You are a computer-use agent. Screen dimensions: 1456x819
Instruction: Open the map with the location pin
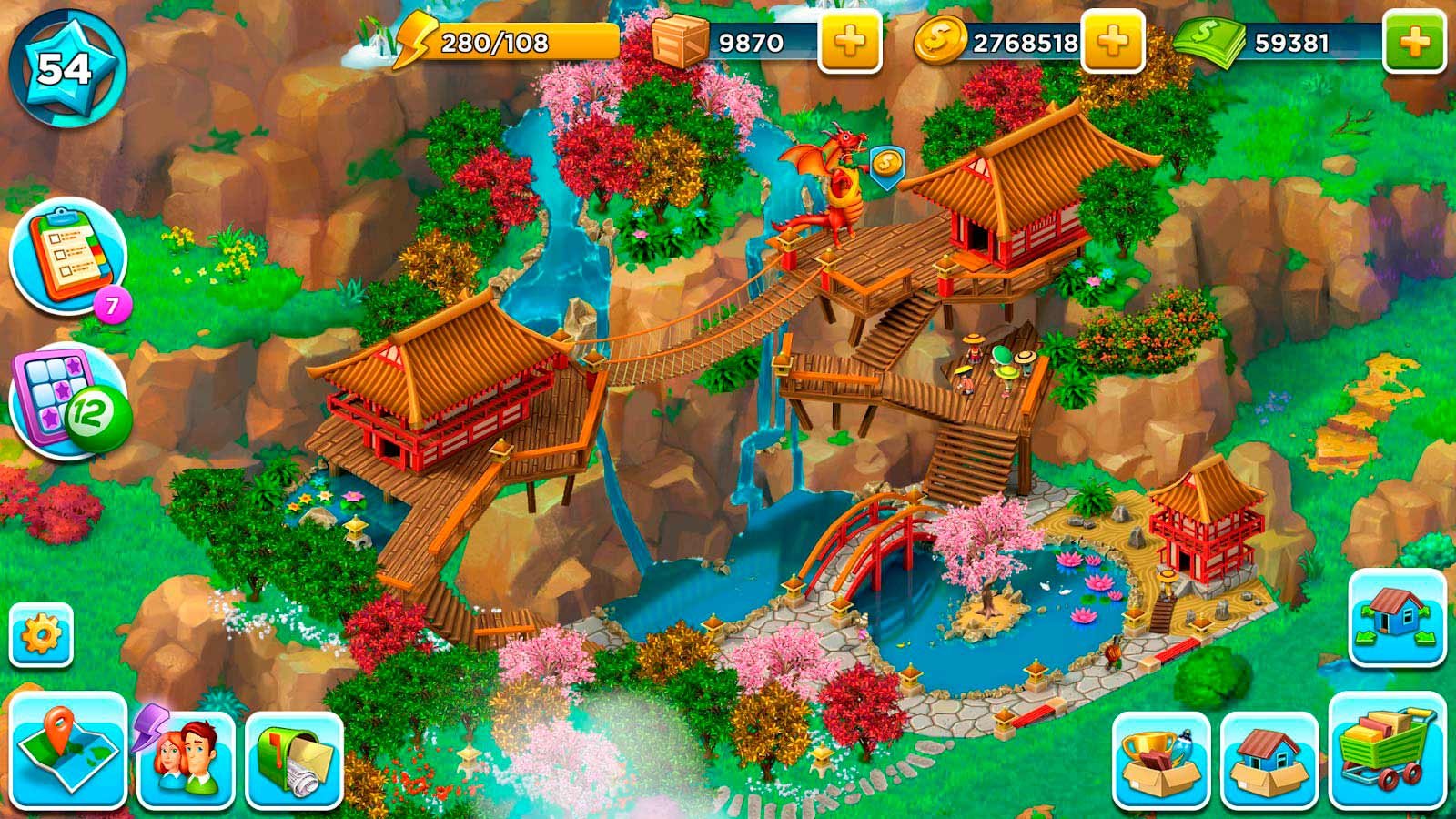point(68,751)
